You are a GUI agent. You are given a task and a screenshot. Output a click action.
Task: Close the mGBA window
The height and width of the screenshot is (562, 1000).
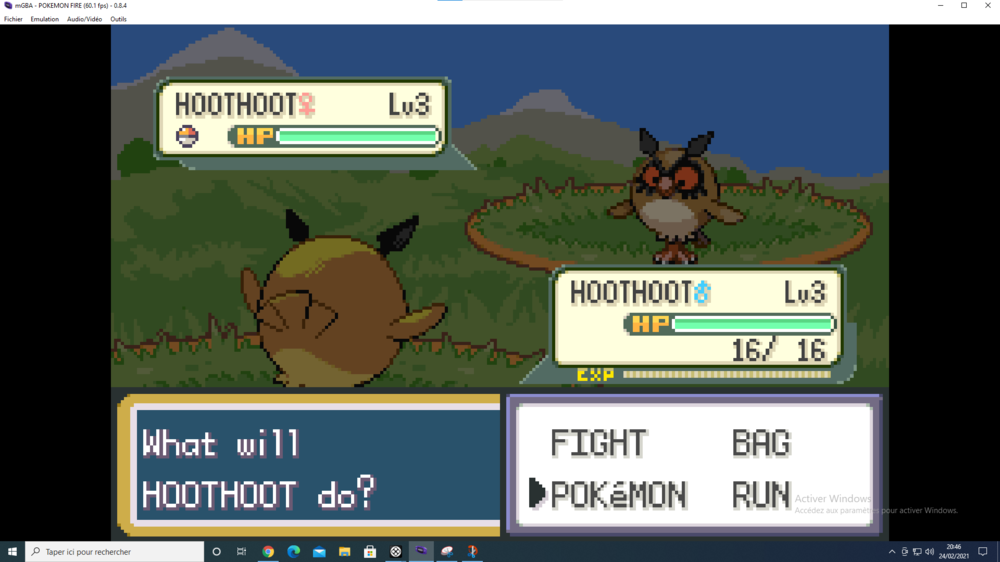pos(987,6)
